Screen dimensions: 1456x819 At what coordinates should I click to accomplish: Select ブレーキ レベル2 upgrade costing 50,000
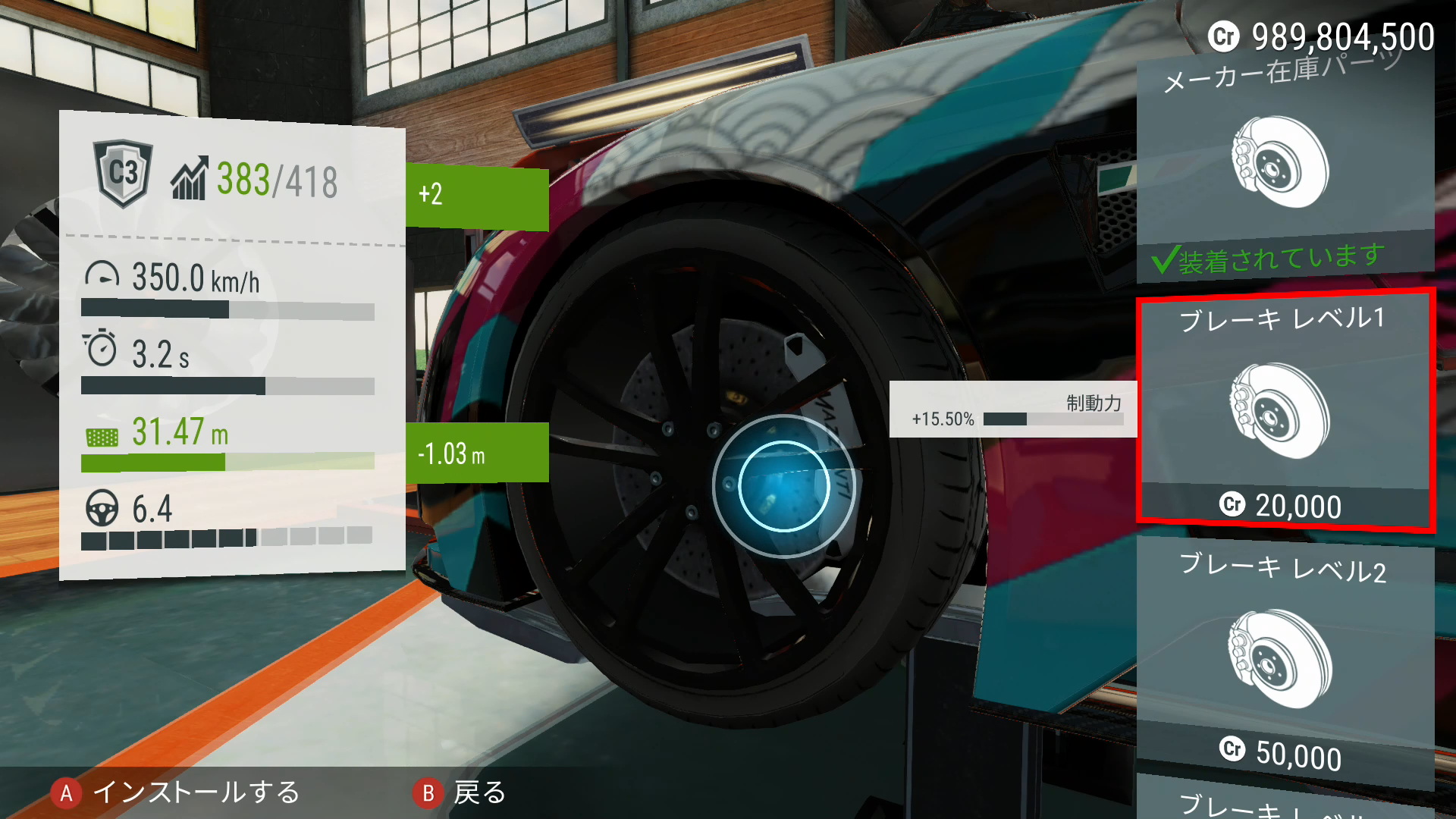coord(1283,660)
